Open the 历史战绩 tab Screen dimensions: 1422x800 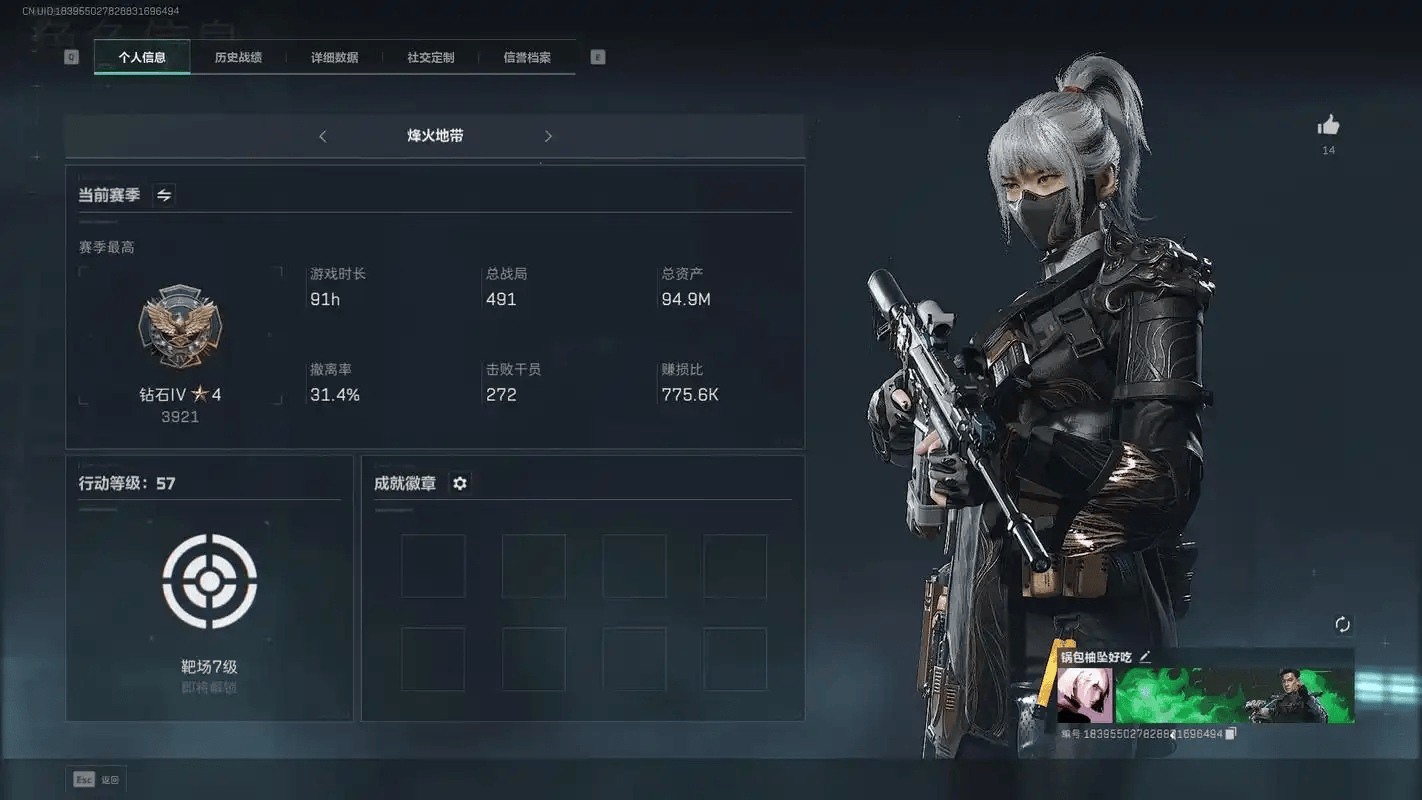238,58
